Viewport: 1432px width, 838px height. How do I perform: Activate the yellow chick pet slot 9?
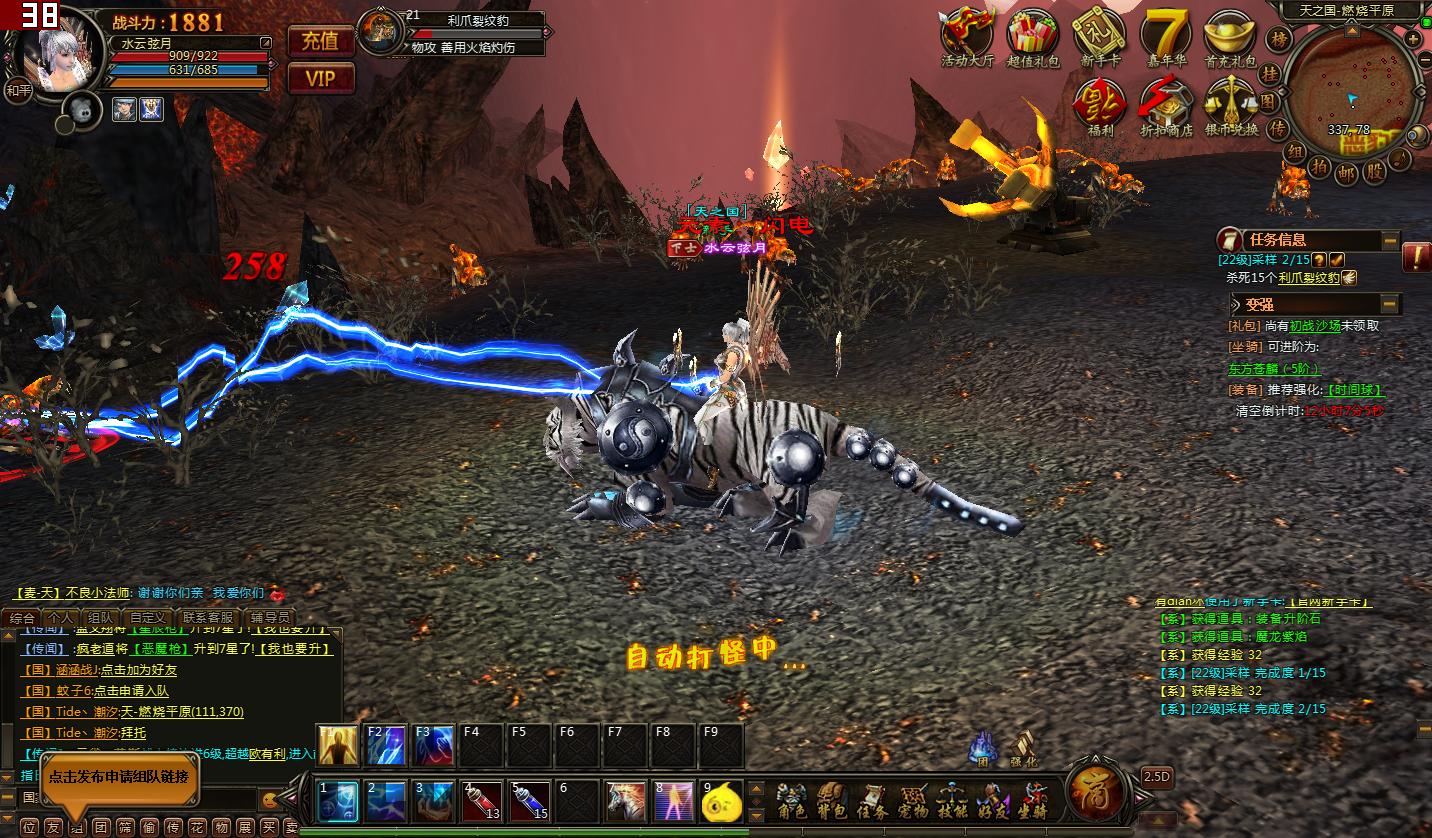[721, 802]
